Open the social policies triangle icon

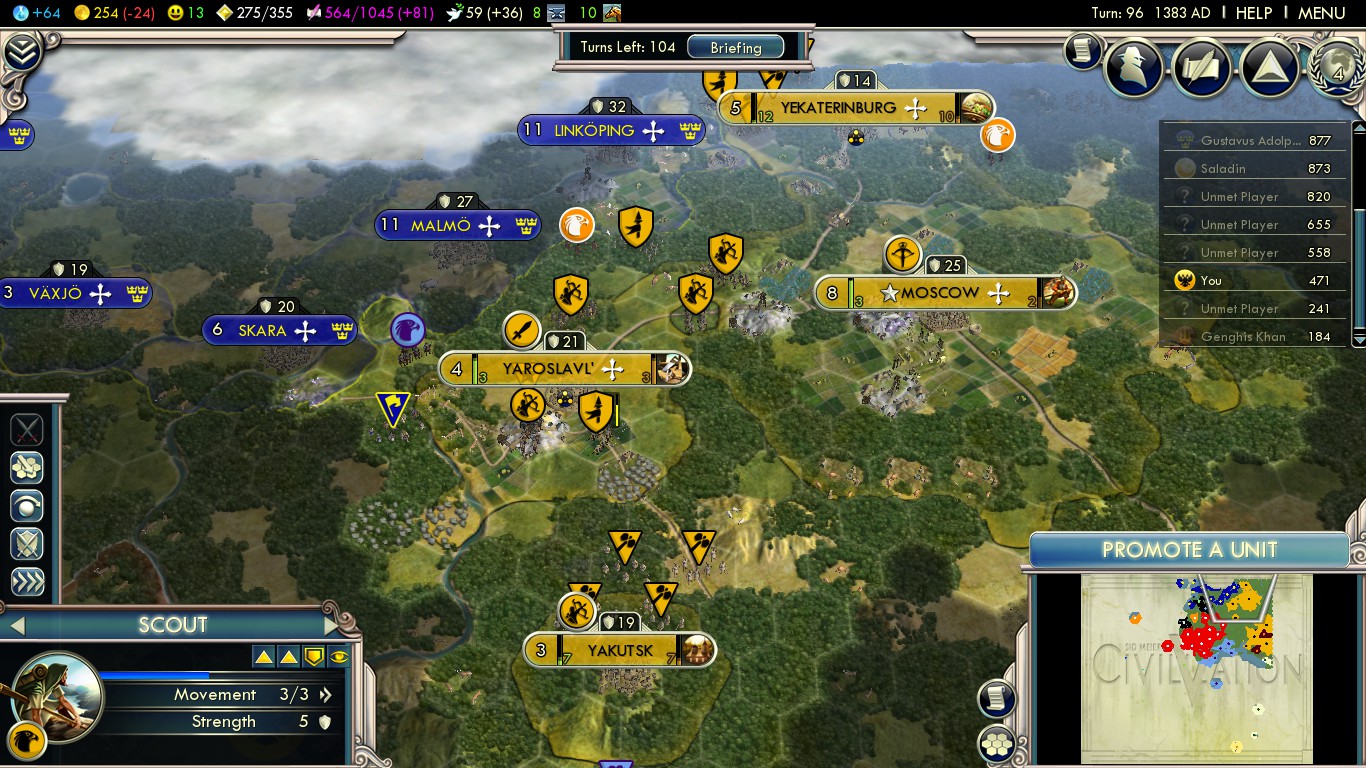point(1269,66)
